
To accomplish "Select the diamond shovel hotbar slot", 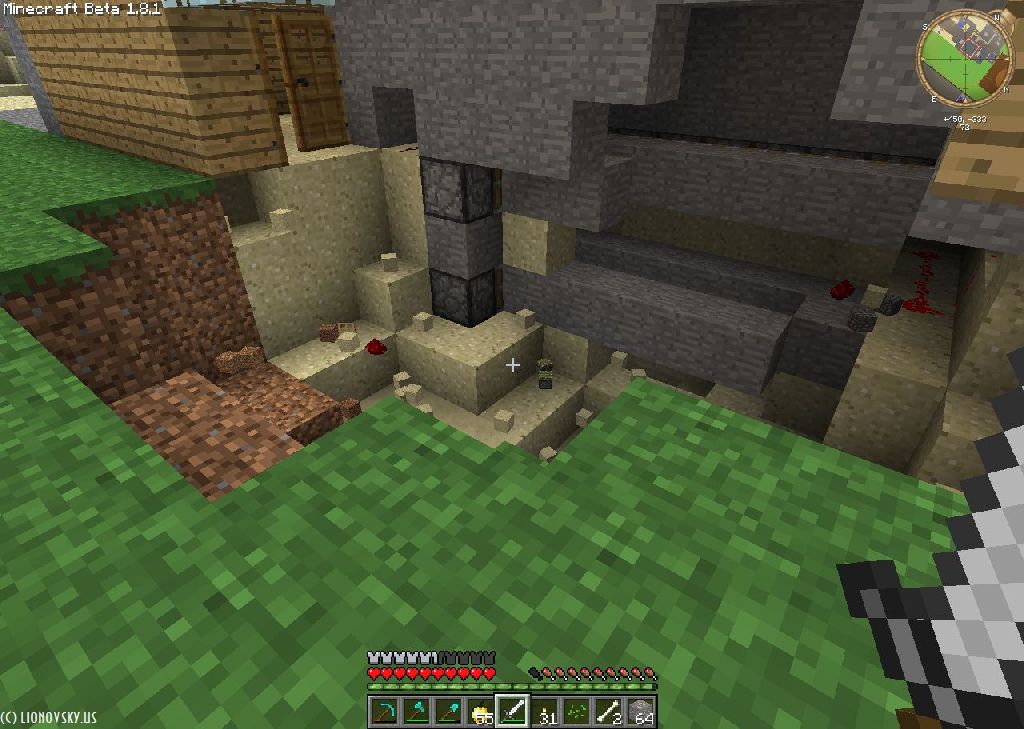I will point(449,711).
